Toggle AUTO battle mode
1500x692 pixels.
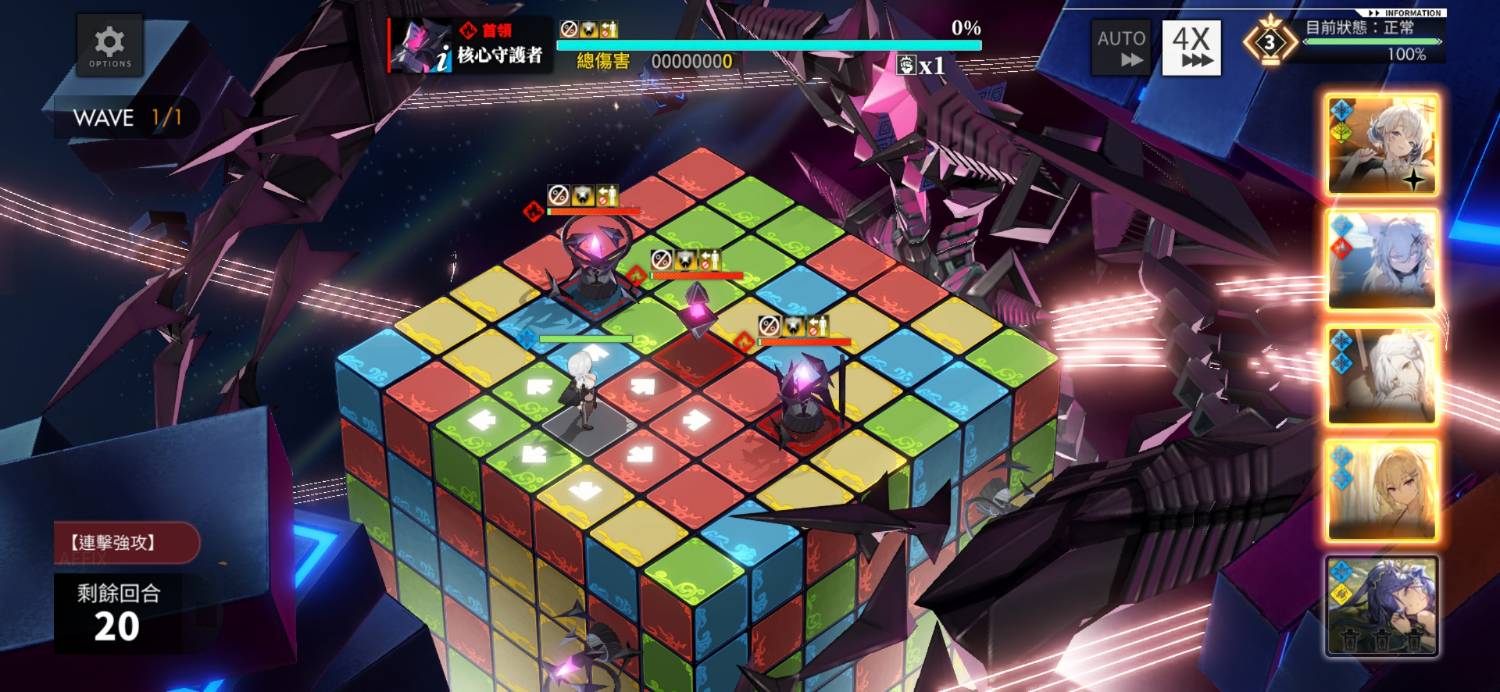pos(1120,47)
